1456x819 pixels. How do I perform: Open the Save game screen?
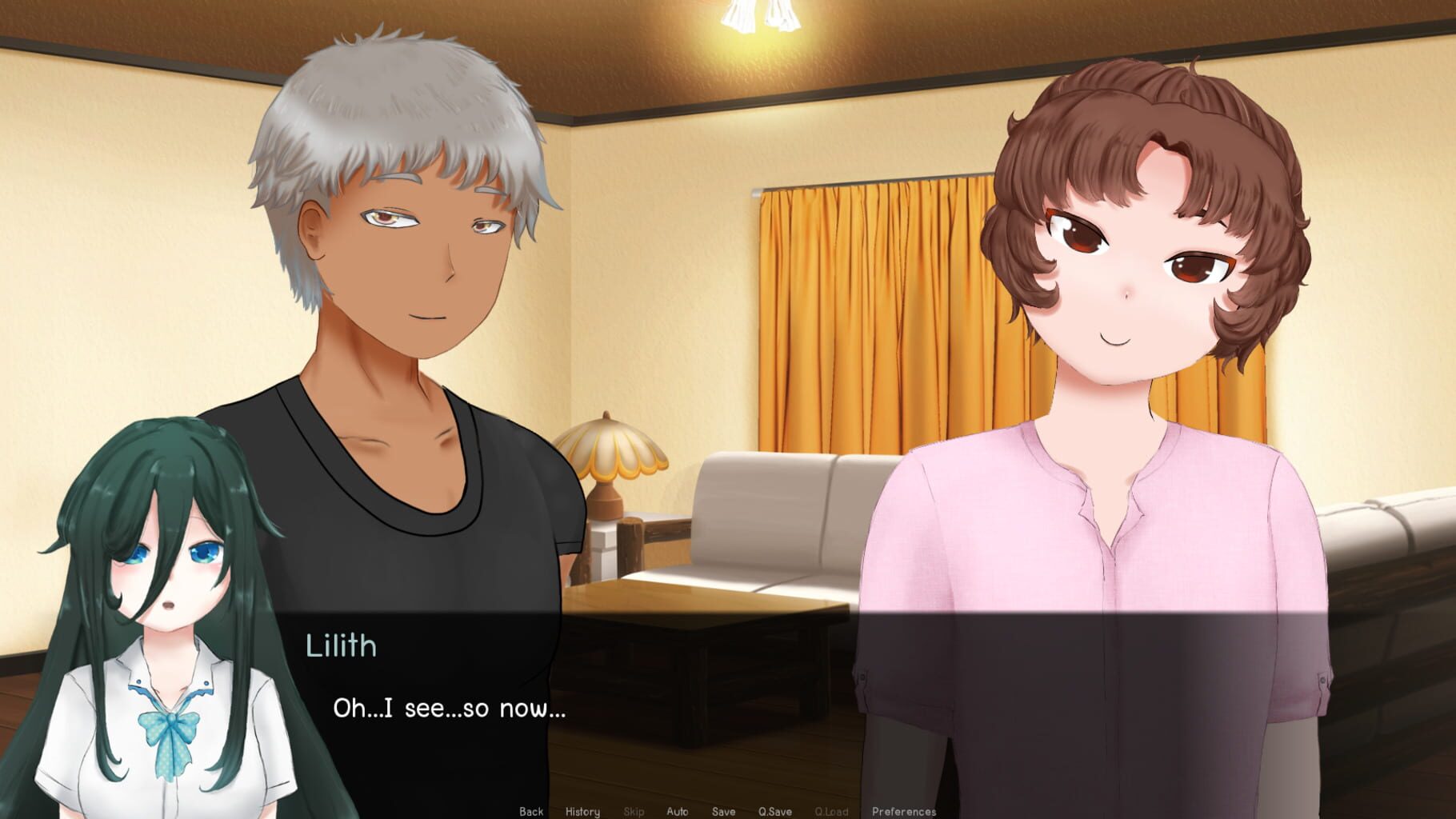point(722,811)
